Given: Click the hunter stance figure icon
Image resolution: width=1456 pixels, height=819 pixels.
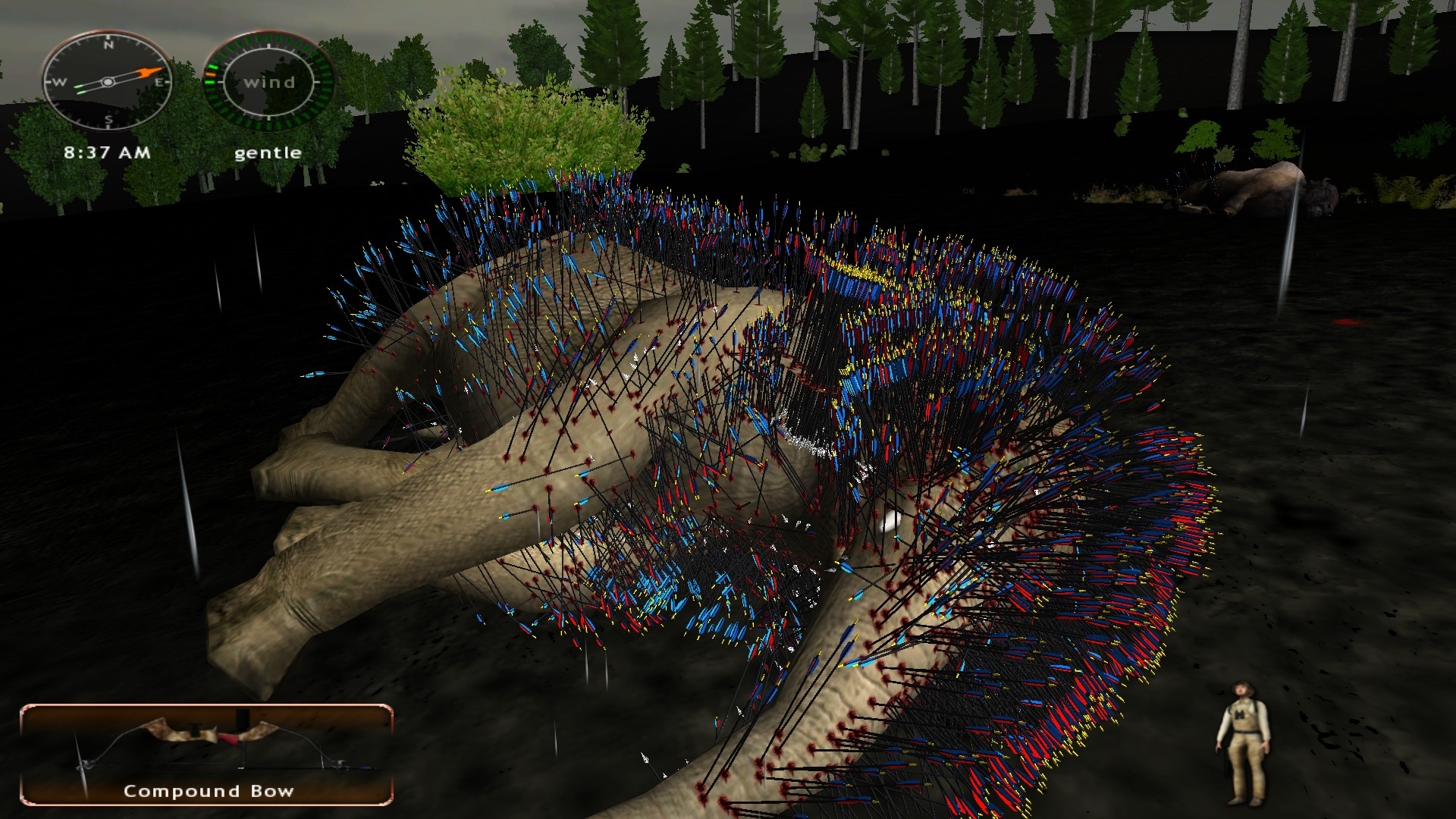Looking at the screenshot, I should coord(1242,742).
